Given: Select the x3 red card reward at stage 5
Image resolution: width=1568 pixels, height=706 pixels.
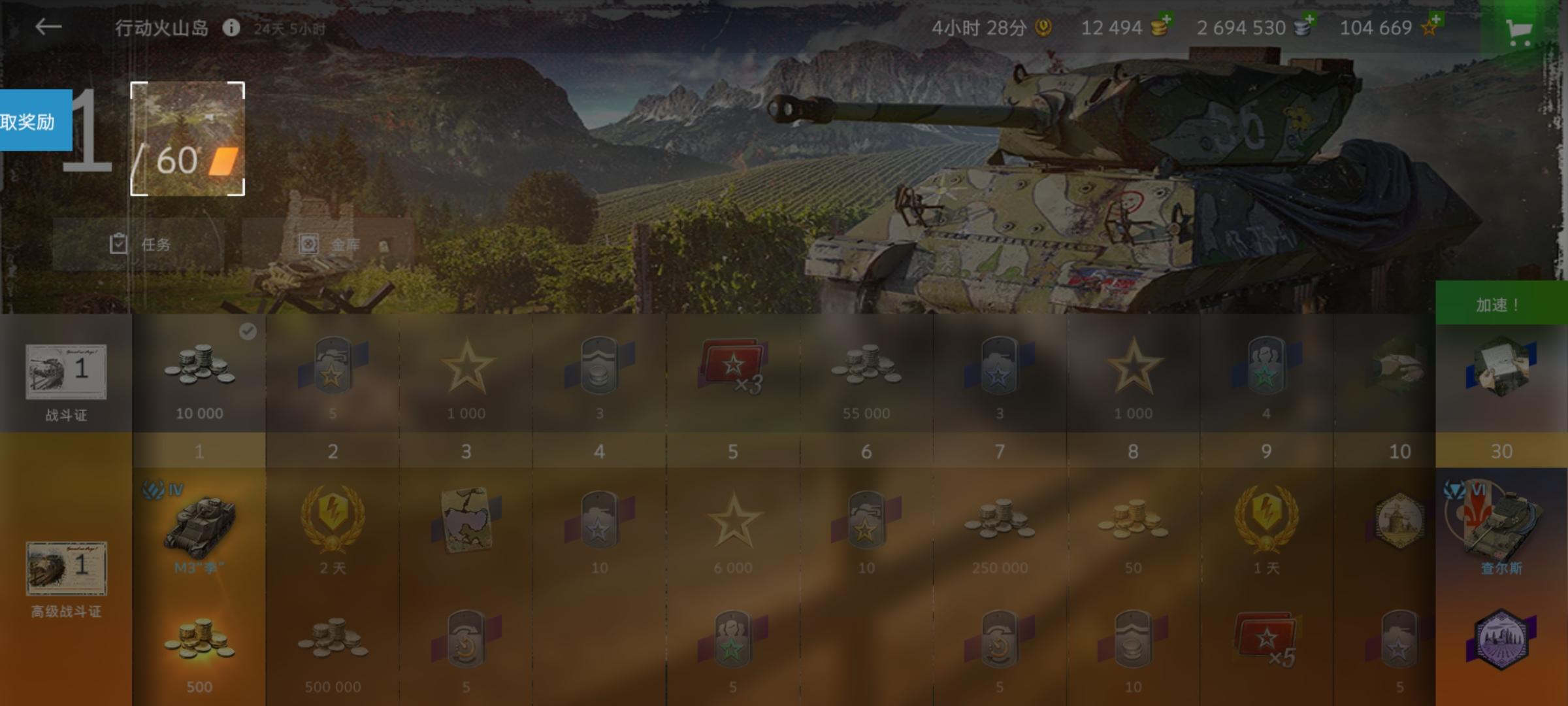Looking at the screenshot, I should pyautogui.click(x=733, y=369).
